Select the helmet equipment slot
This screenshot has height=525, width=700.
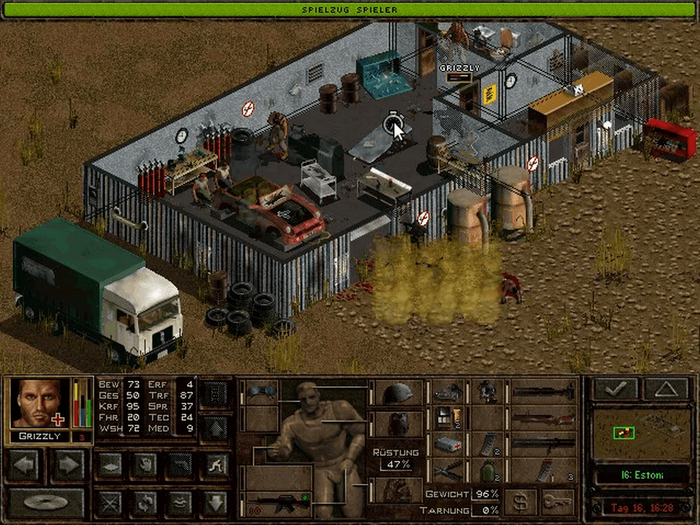[x=398, y=393]
